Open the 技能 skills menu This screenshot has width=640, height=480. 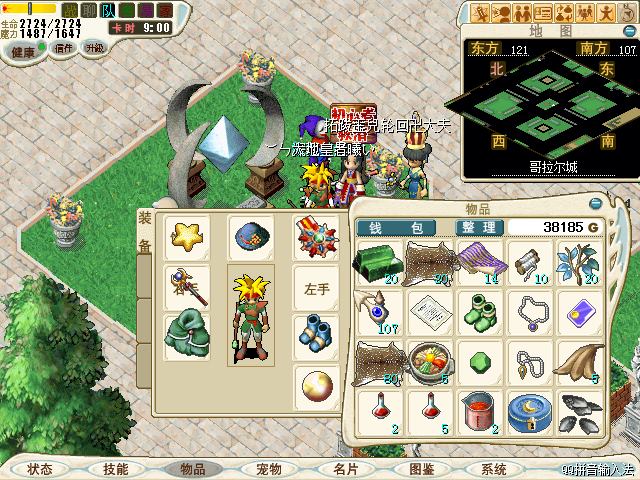[x=115, y=468]
